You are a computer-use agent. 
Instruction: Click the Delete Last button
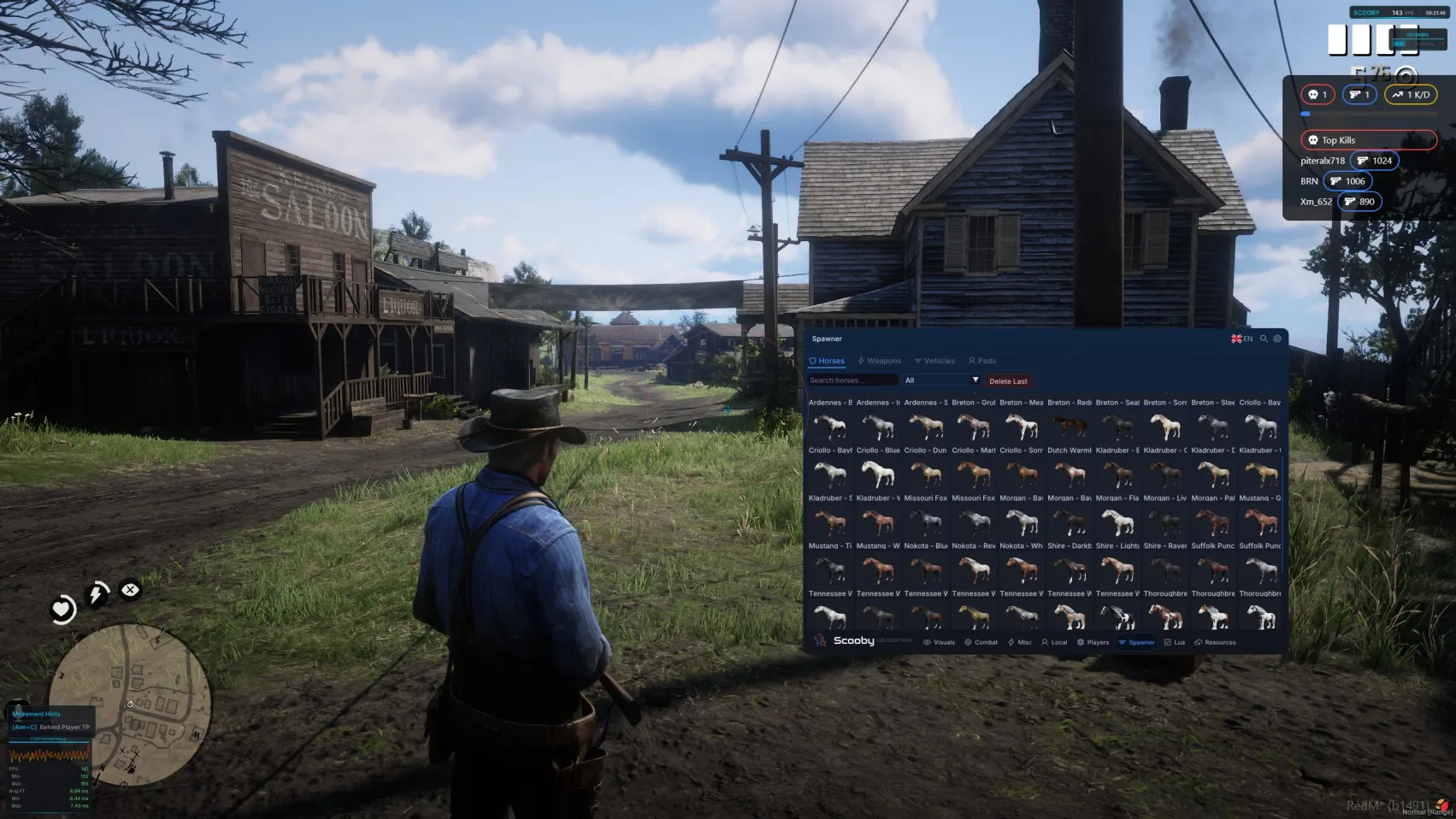[x=1008, y=381]
